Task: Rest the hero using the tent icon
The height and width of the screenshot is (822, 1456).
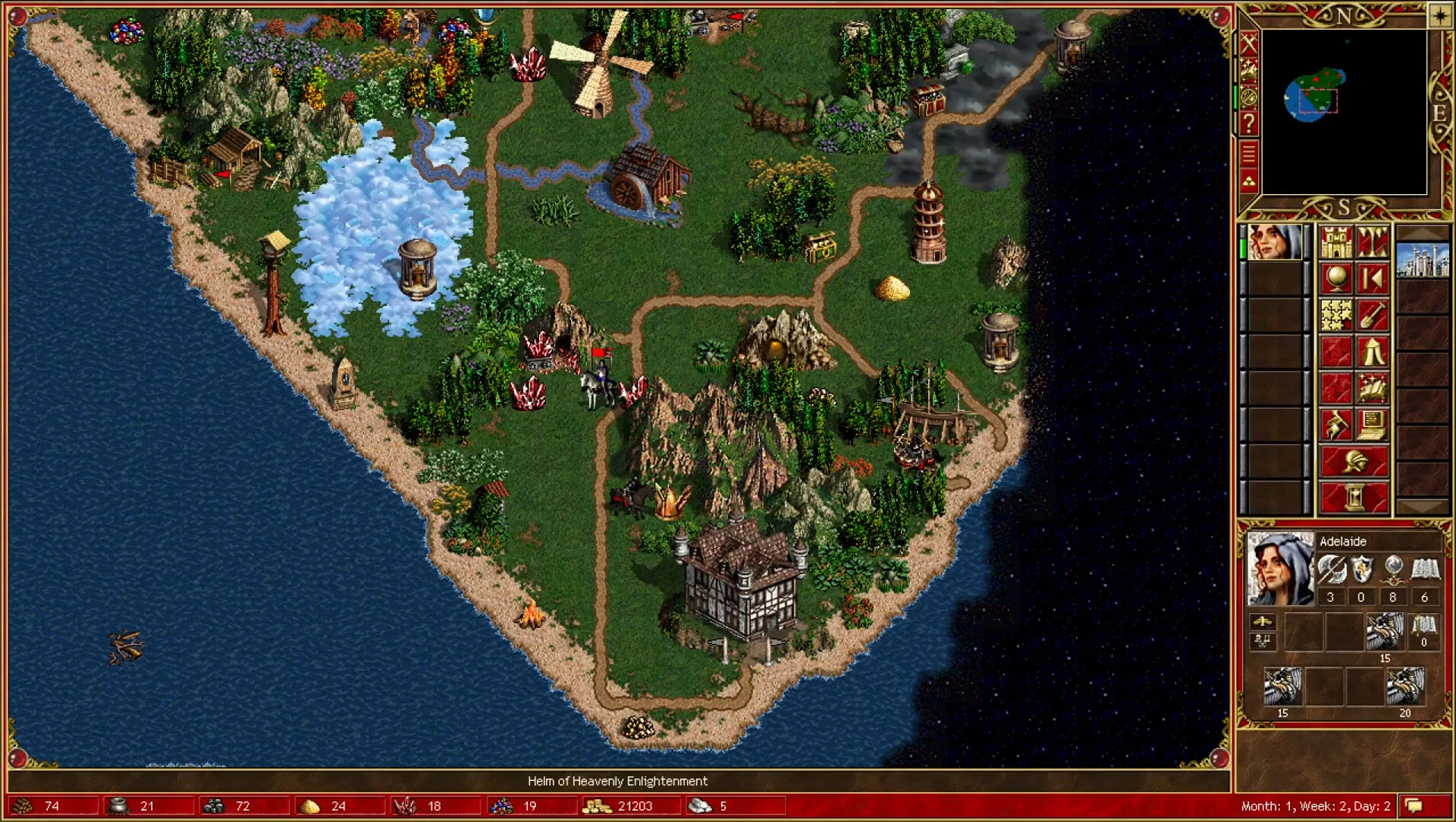Action: tap(1373, 350)
